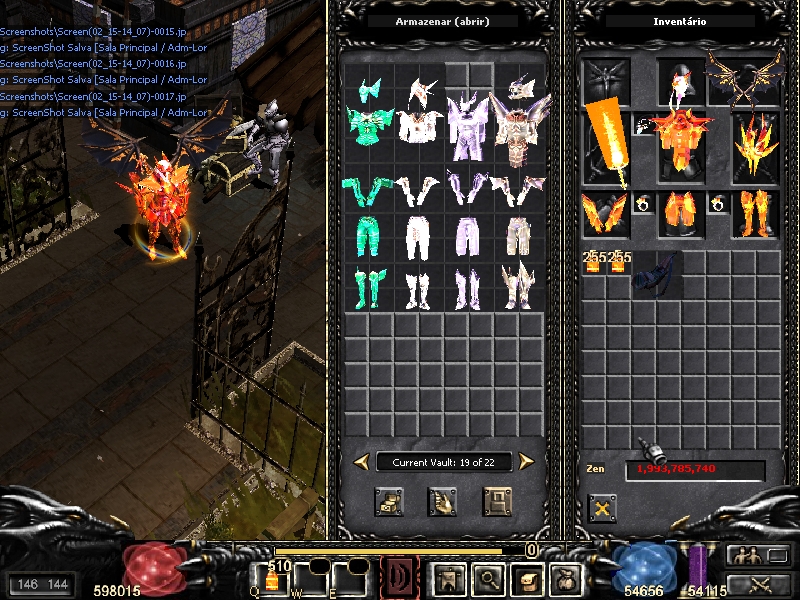Open the crossed swords button
The height and width of the screenshot is (600, 800).
756,583
